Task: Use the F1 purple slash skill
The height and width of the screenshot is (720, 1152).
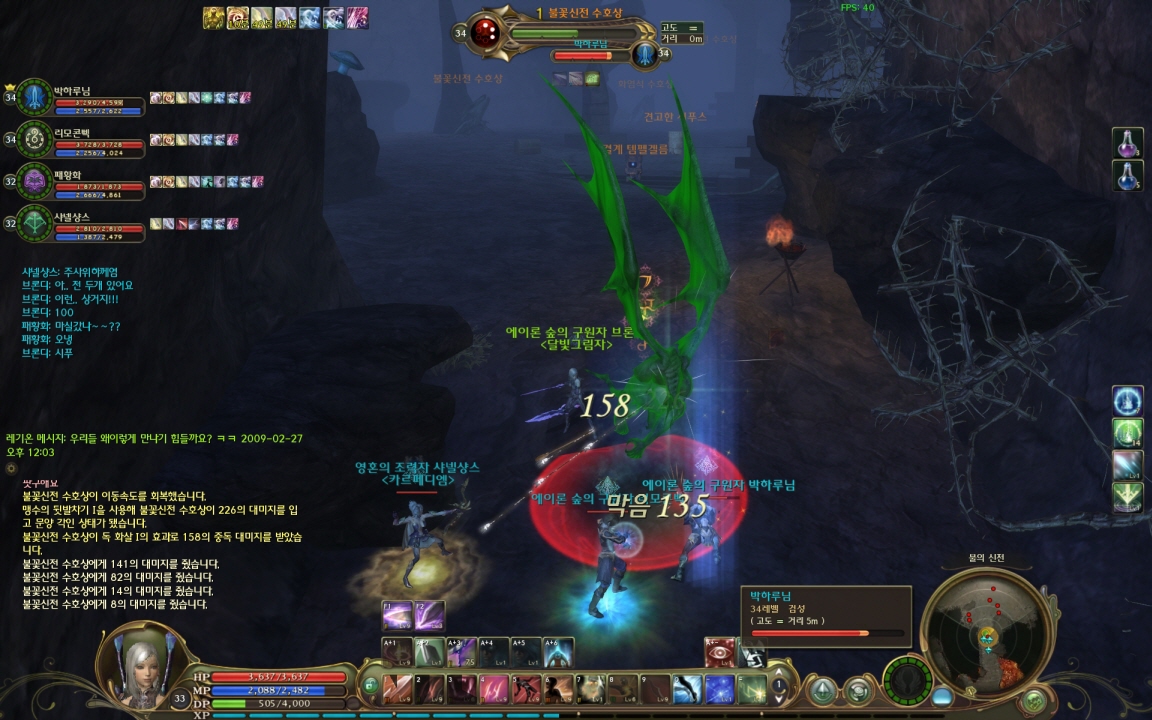Action: pyautogui.click(x=398, y=614)
